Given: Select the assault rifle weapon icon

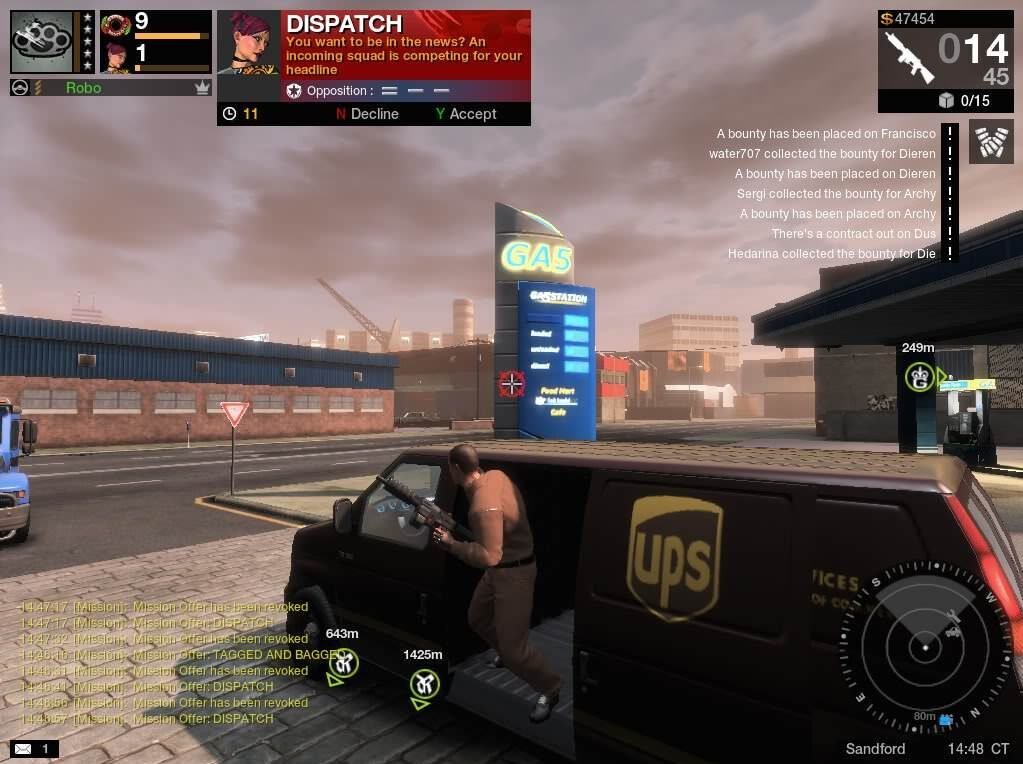Looking at the screenshot, I should pyautogui.click(x=908, y=56).
